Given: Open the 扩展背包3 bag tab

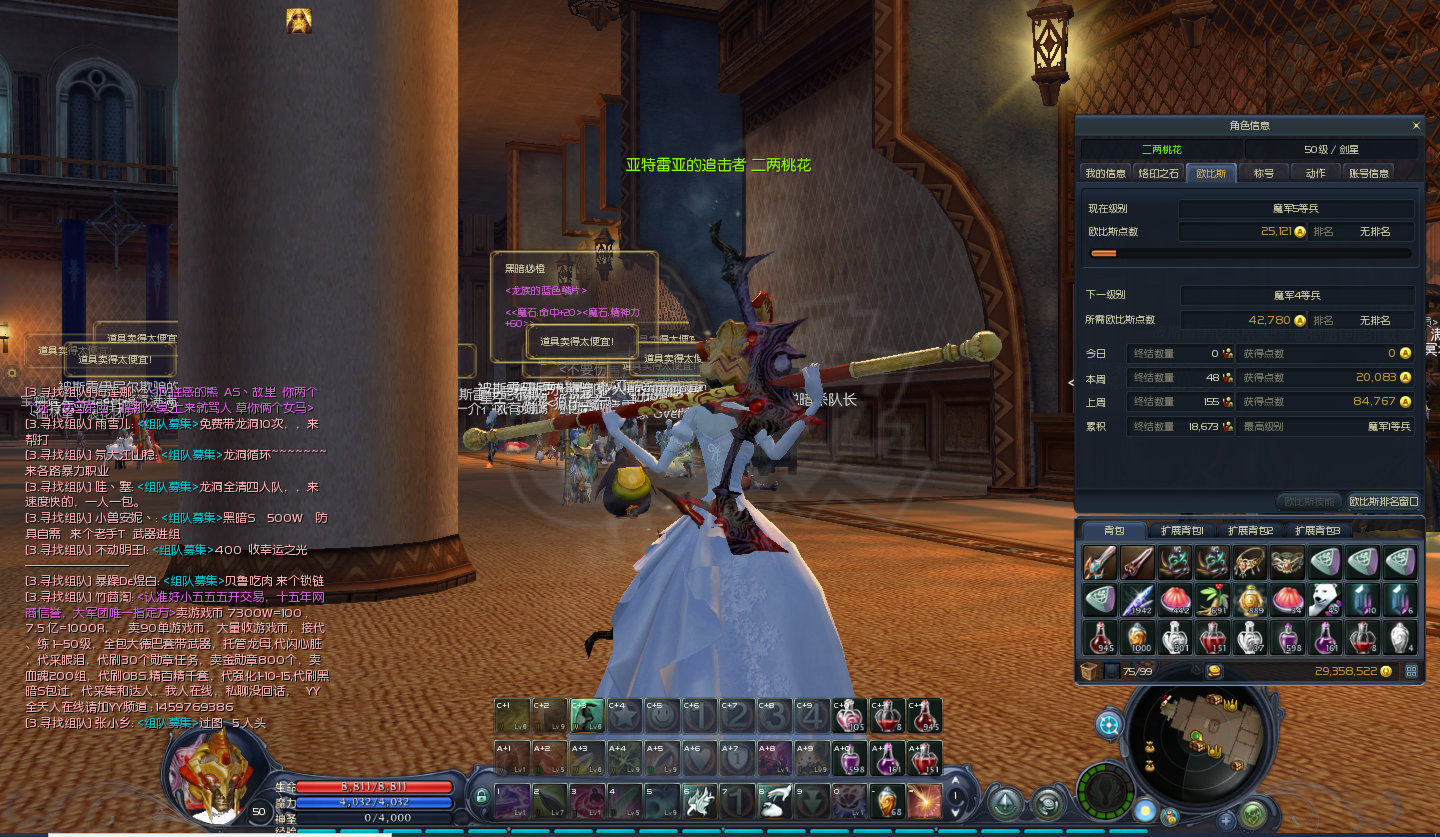Looking at the screenshot, I should tap(1317, 530).
